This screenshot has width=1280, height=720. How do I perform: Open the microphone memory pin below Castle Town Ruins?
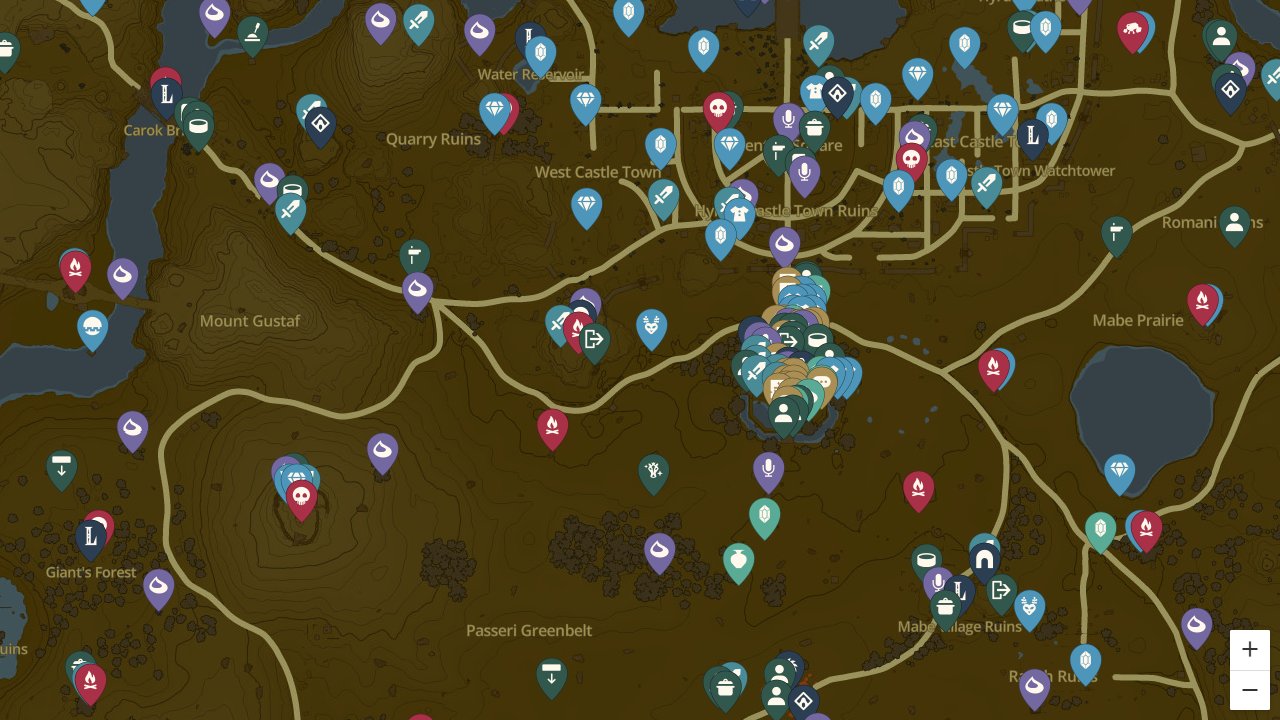767,465
